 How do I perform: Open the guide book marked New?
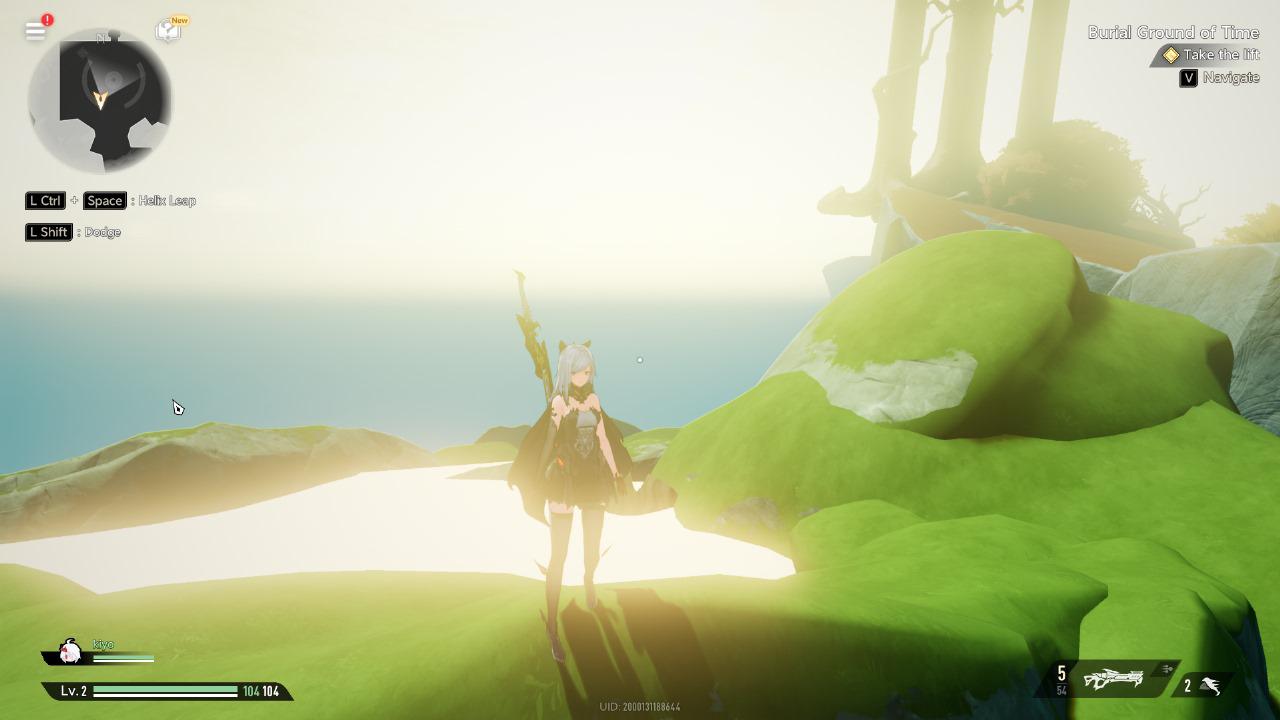point(168,31)
